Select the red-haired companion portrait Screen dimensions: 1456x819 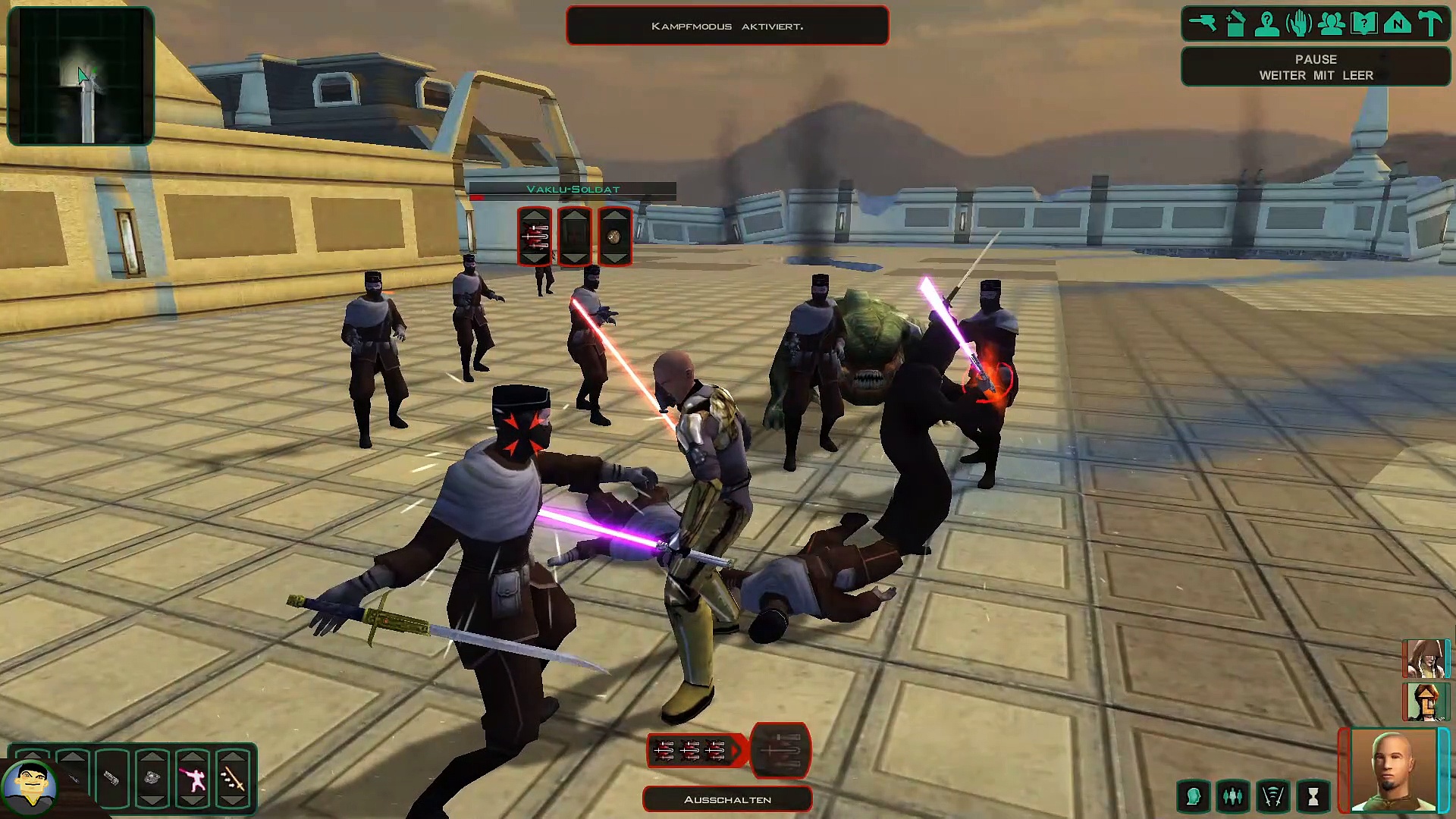coord(1426,701)
